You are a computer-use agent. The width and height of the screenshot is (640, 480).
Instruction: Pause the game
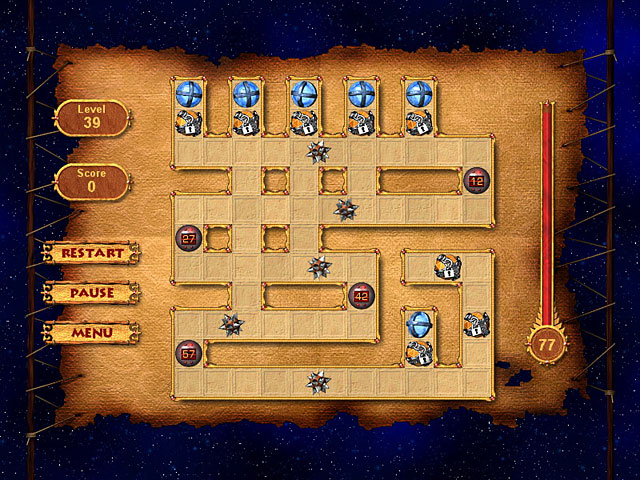point(92,293)
